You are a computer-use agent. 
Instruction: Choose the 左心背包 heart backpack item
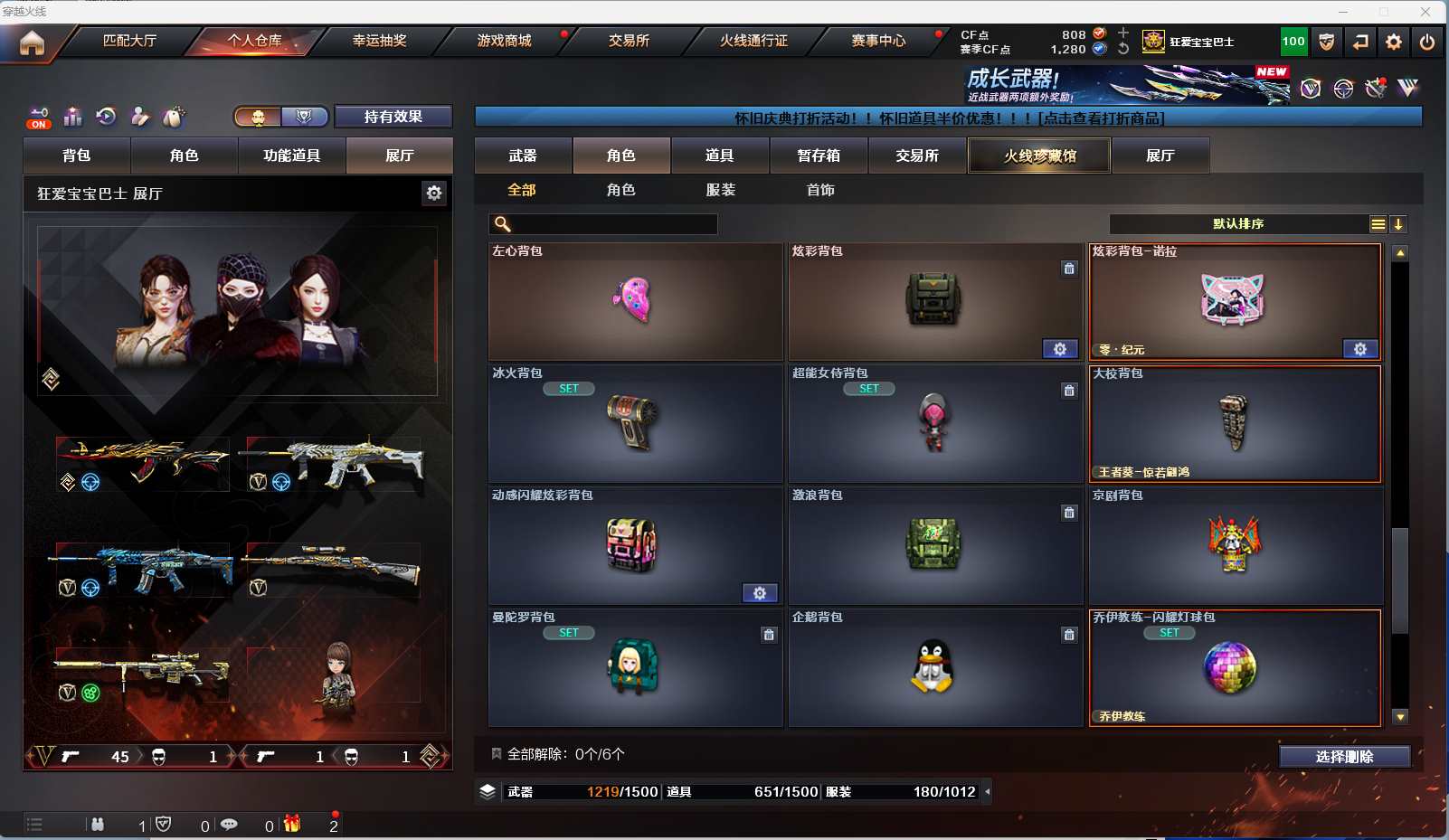[635, 302]
